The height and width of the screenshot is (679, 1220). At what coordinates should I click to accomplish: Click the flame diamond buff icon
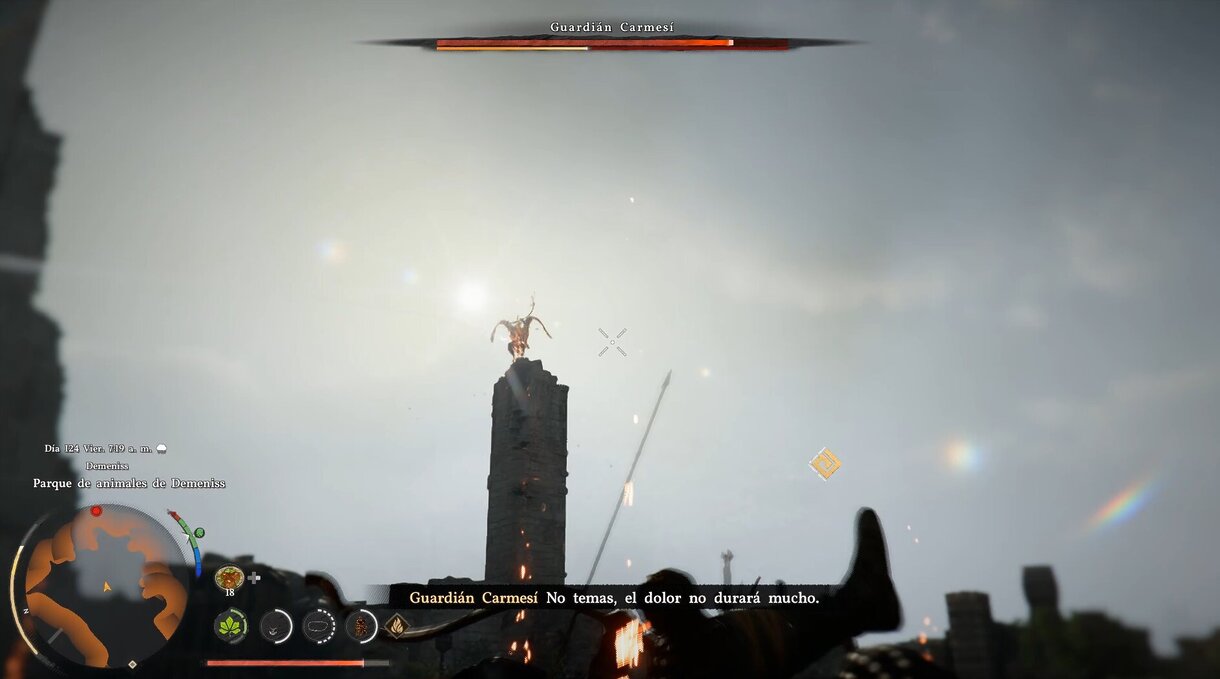click(396, 626)
